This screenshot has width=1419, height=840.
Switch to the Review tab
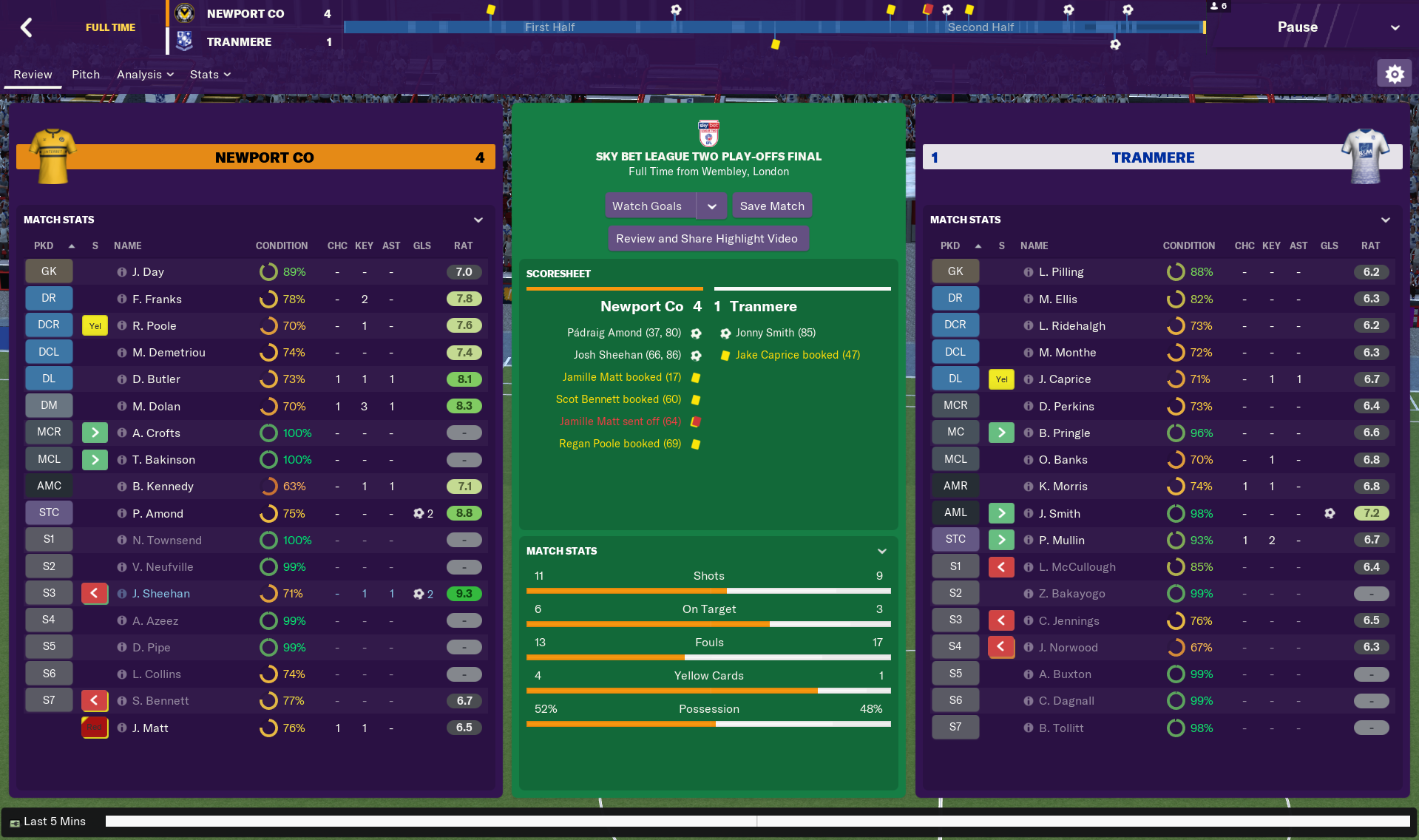[33, 75]
